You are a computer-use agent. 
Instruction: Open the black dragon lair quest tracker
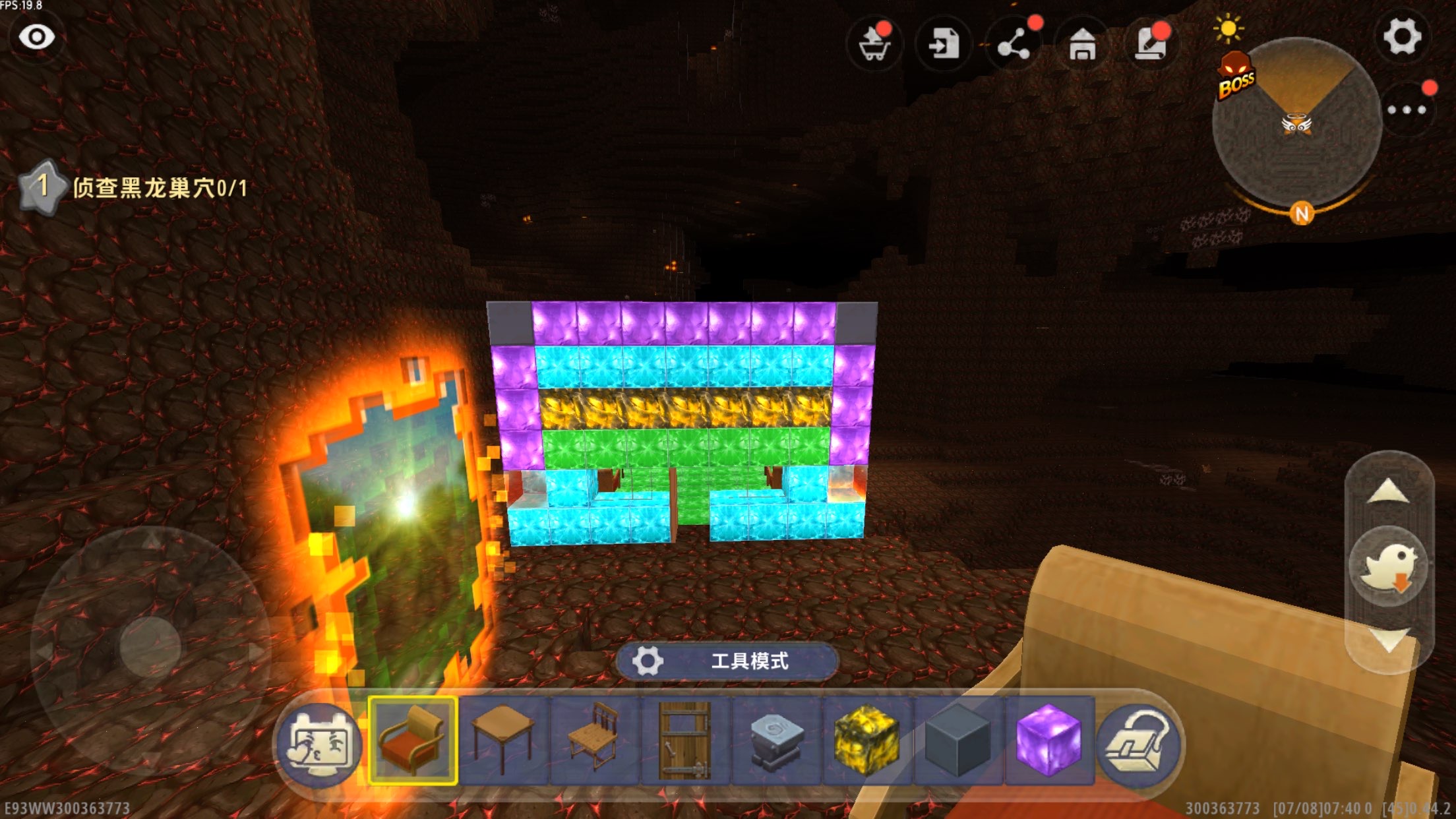tap(135, 188)
